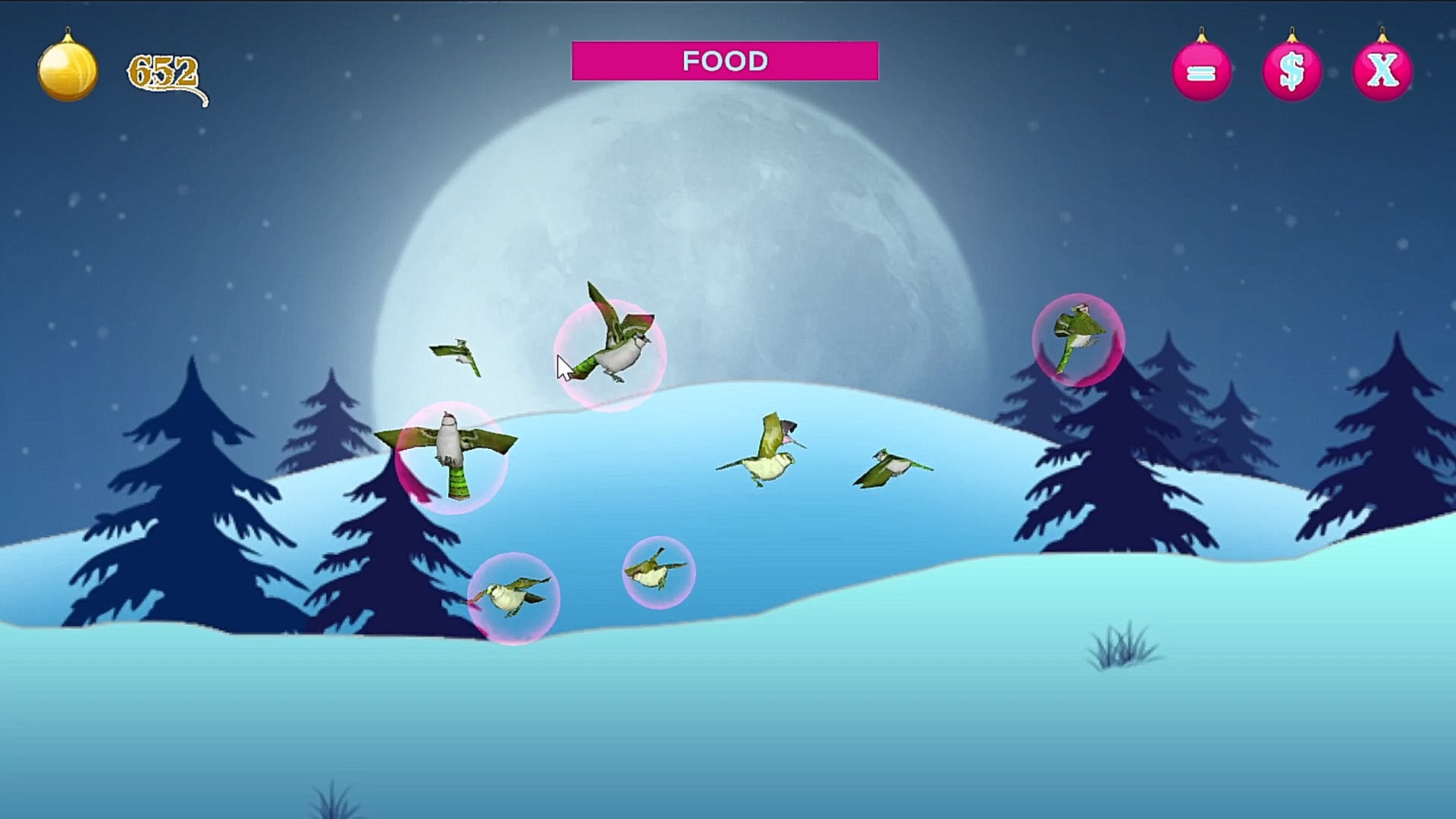This screenshot has width=1456, height=819.
Task: Open the dollar sign shop ornament
Action: click(1291, 71)
